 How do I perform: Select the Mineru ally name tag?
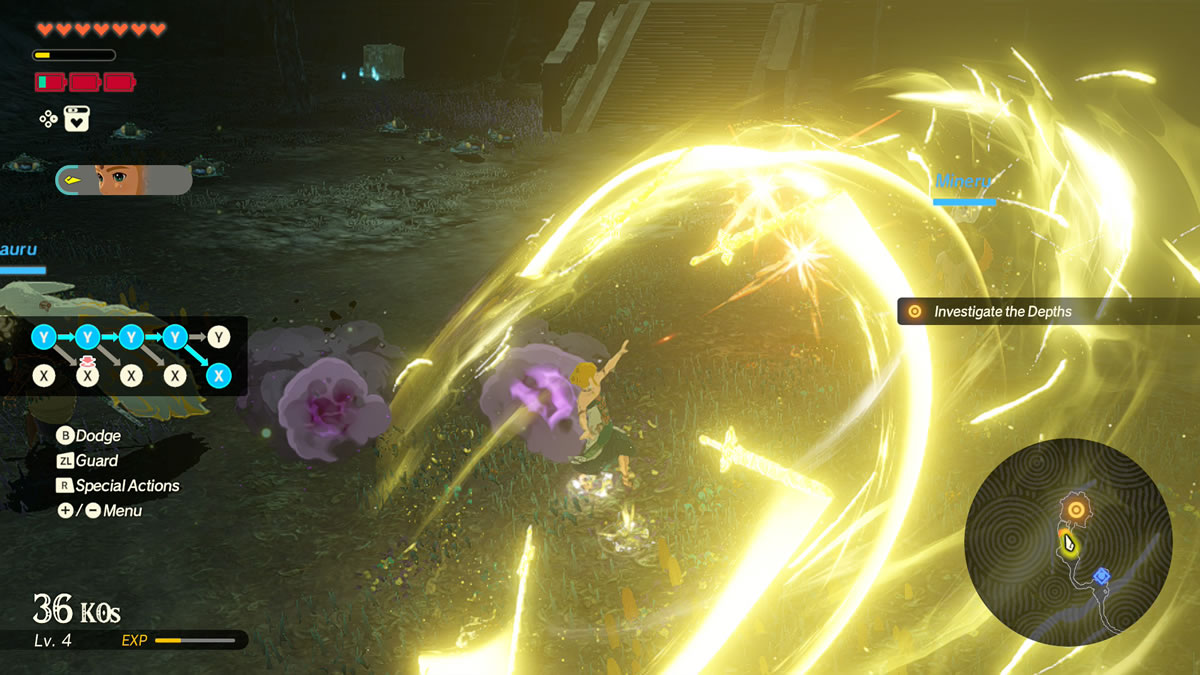(x=964, y=182)
